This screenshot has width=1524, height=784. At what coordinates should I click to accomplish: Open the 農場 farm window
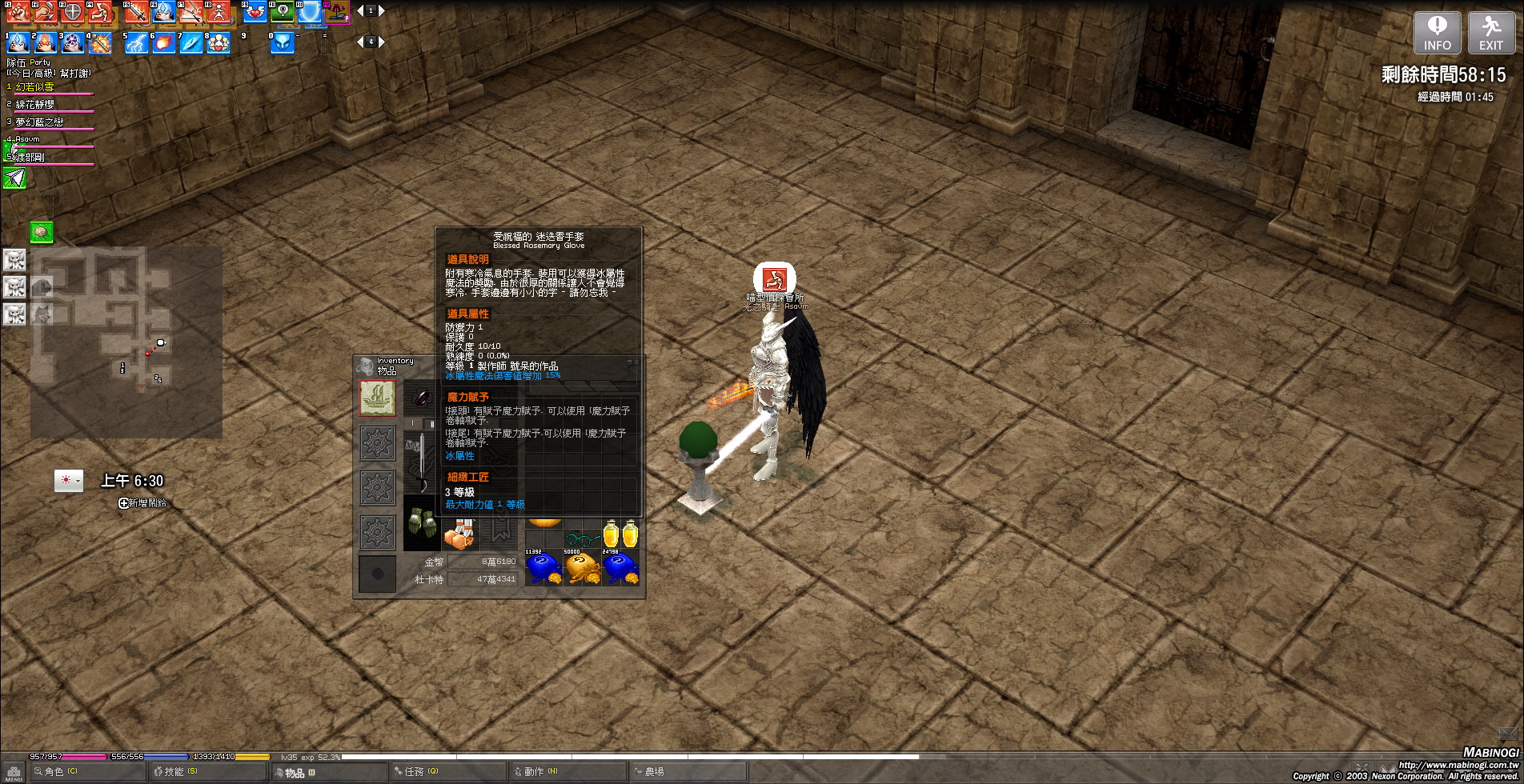[x=653, y=772]
